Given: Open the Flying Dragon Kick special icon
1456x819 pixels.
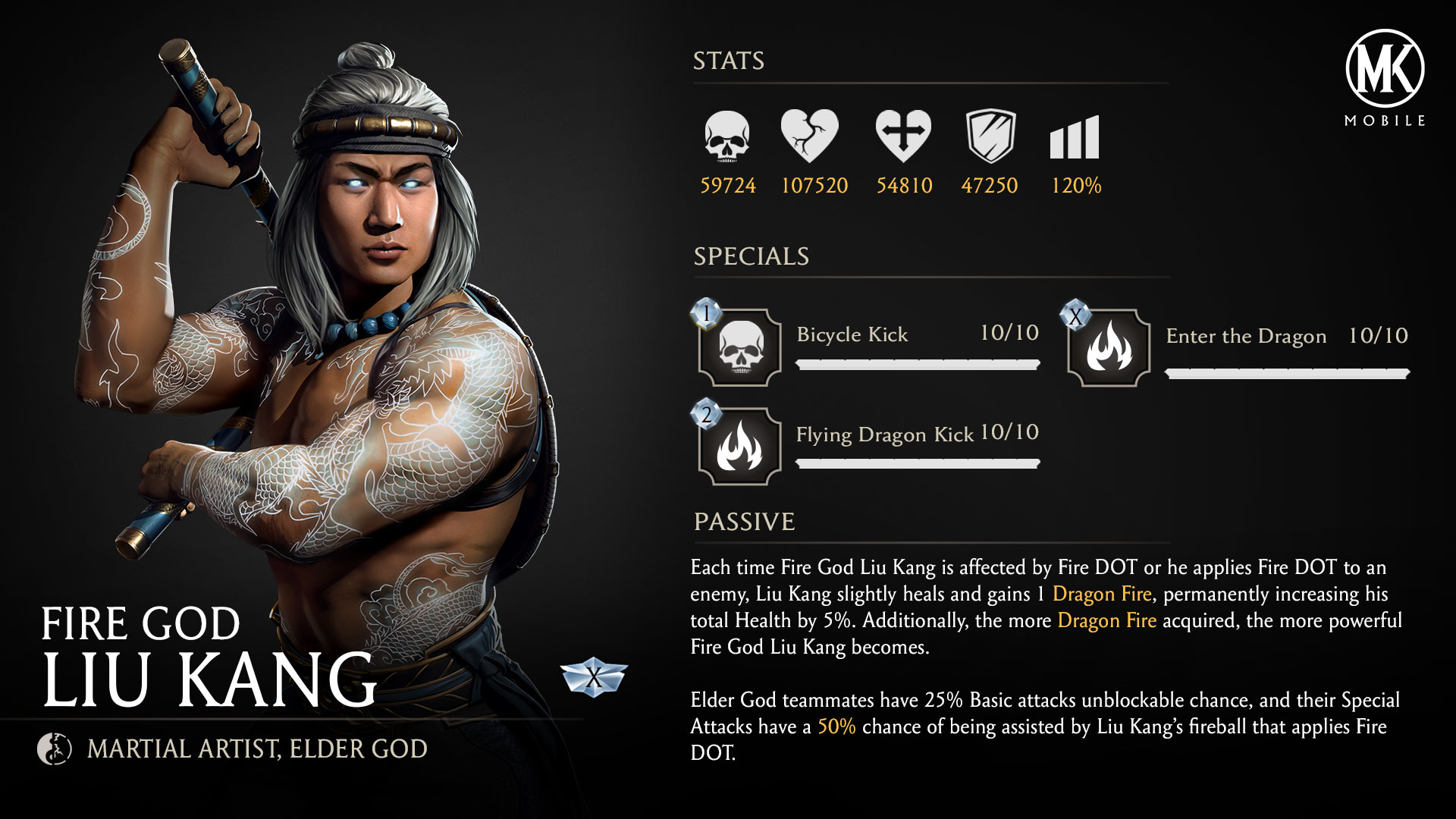Looking at the screenshot, I should click(739, 447).
